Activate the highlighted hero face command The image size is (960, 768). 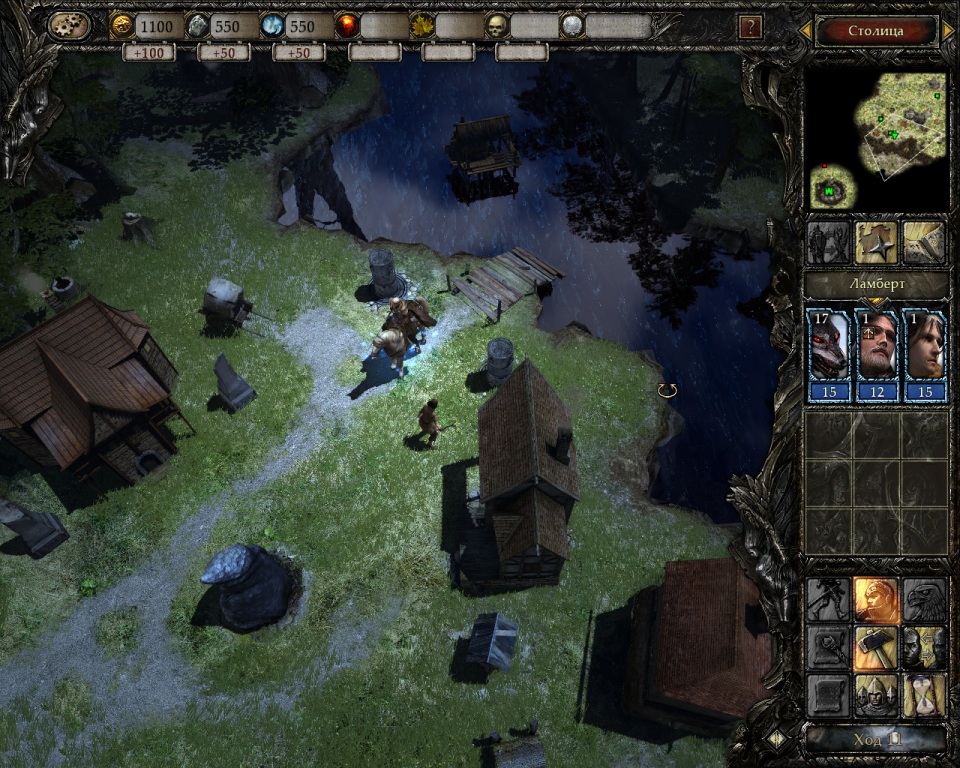pos(876,599)
